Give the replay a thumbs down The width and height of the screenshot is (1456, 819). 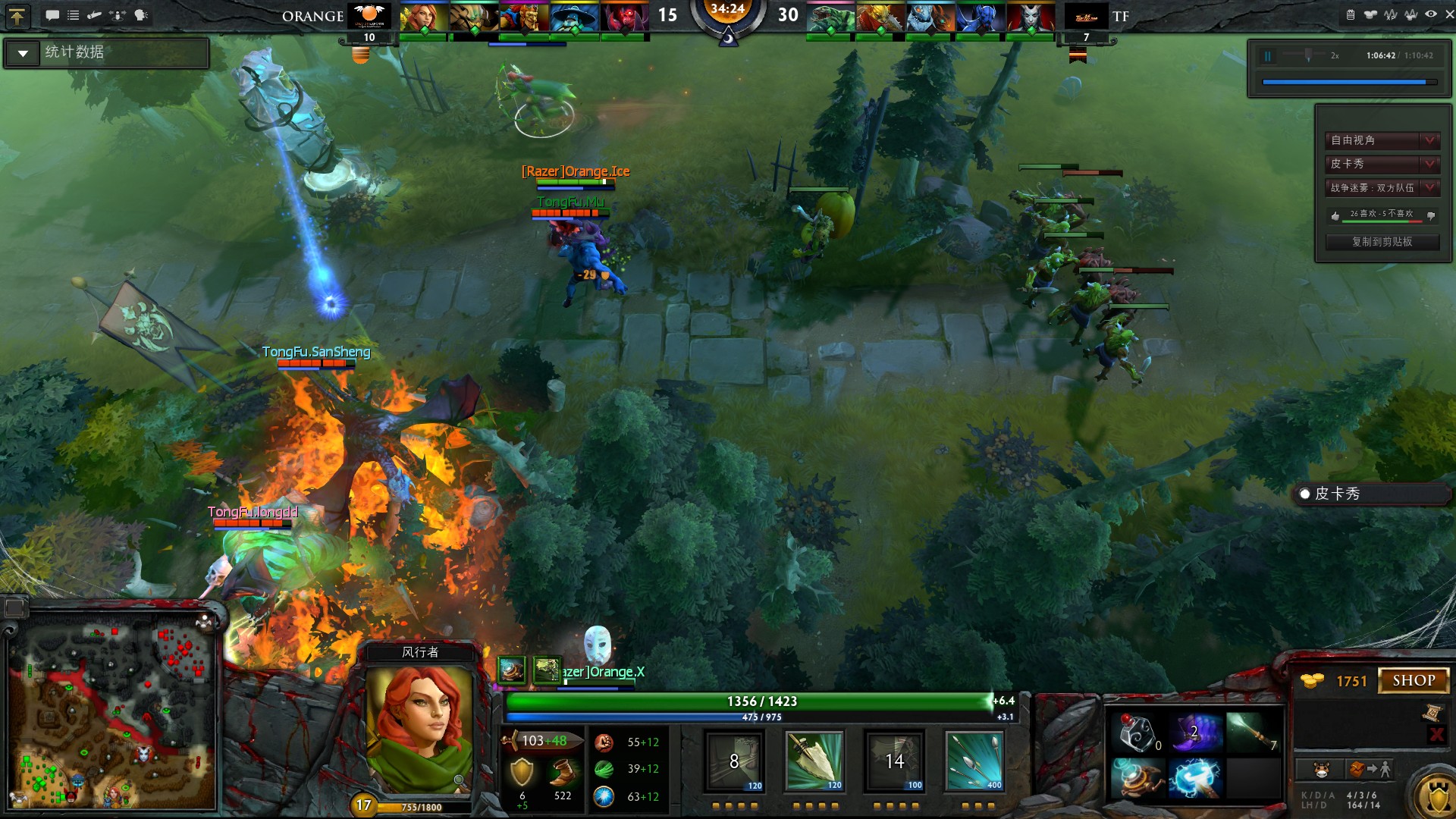pyautogui.click(x=1431, y=215)
